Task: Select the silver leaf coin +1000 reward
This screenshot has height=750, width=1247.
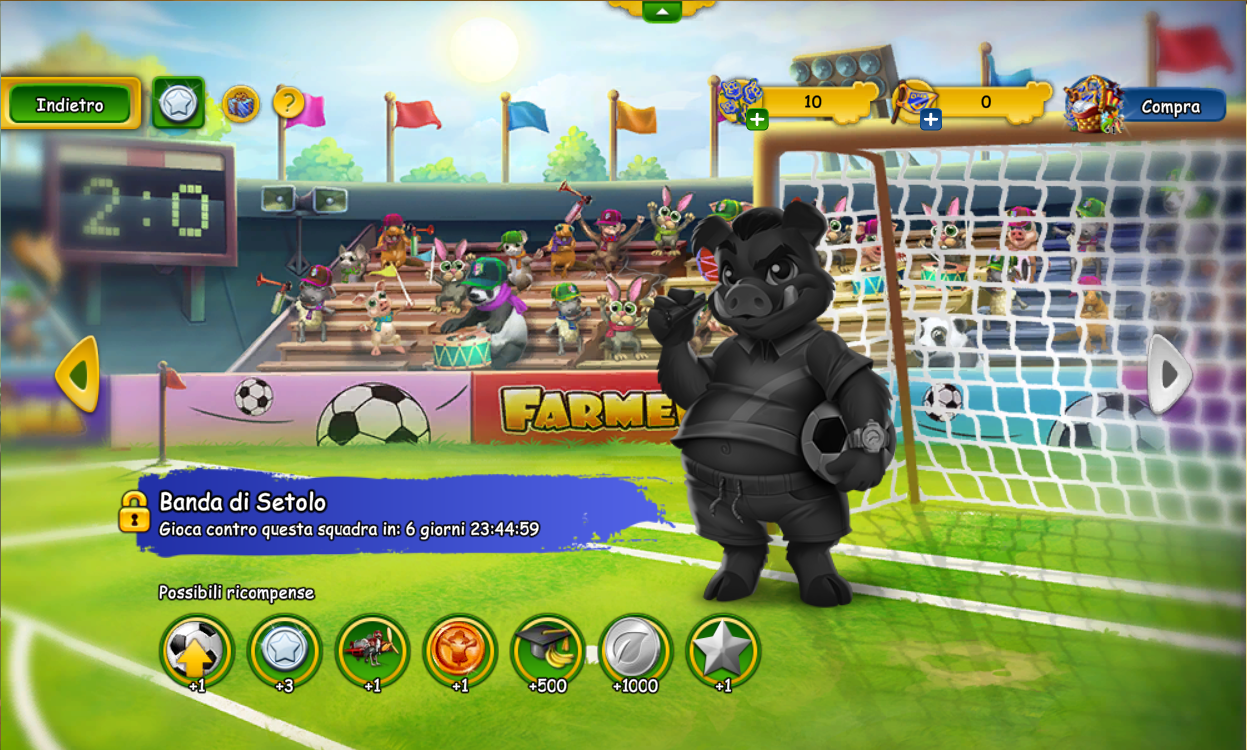Action: point(635,650)
